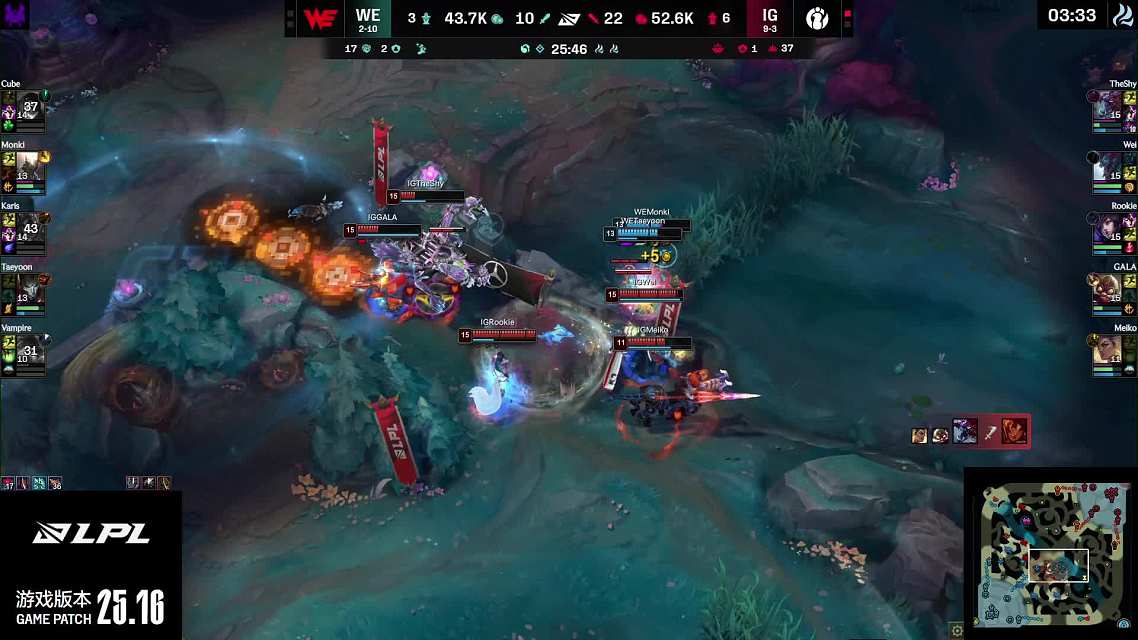Click Rookie's champion portrait
Viewport: 1138px width, 640px height.
pyautogui.click(x=1108, y=227)
